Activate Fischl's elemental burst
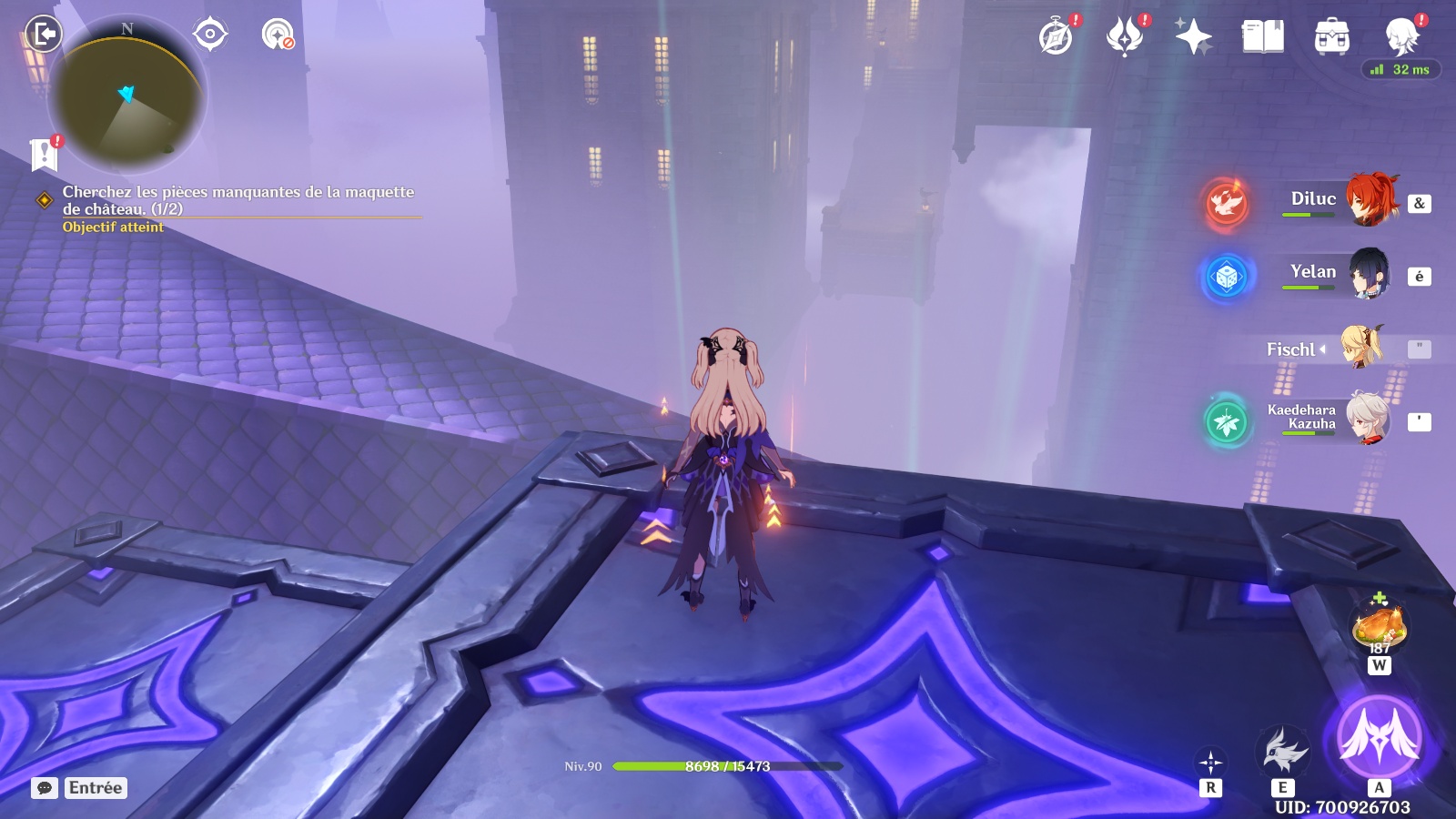 pos(1379,735)
